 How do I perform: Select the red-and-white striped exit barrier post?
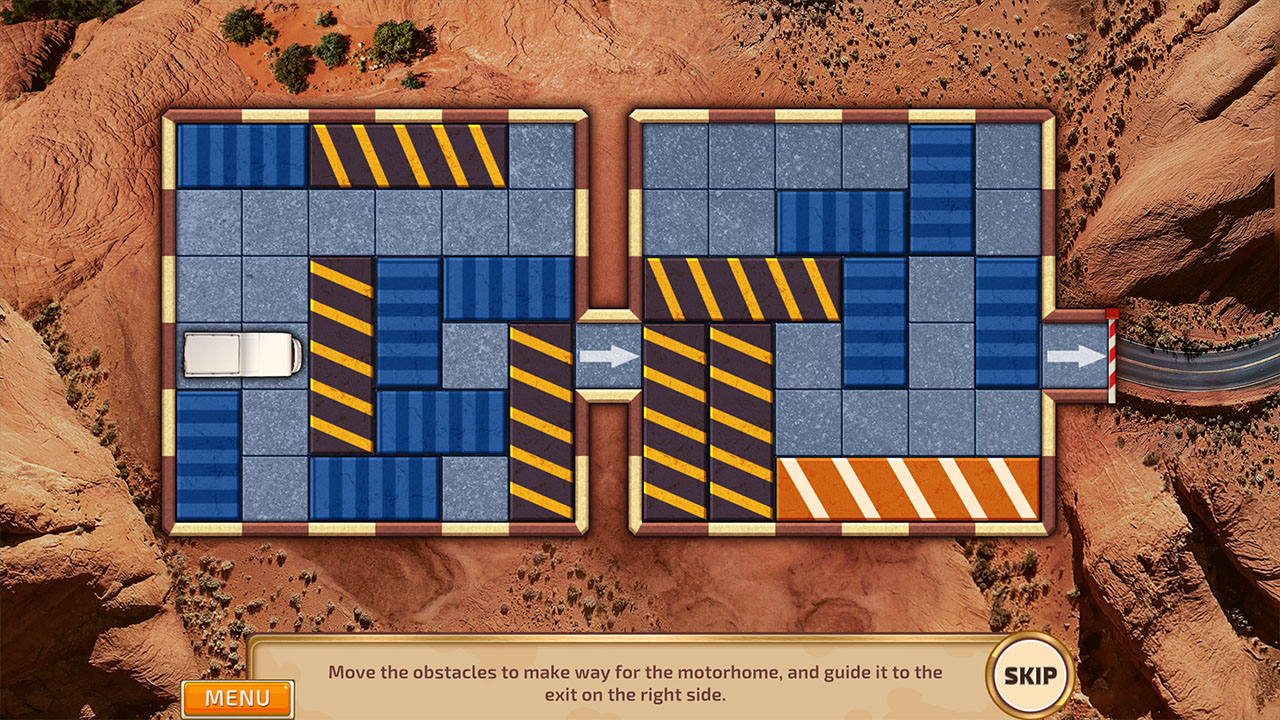tap(1110, 355)
